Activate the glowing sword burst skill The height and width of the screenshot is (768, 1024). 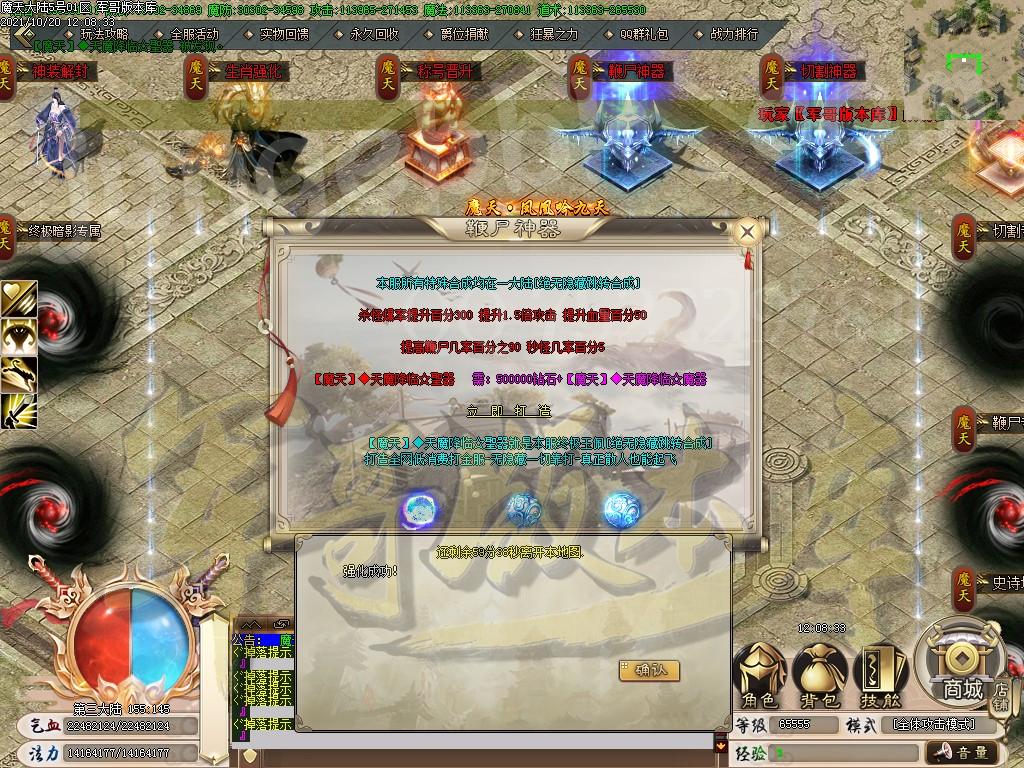click(19, 410)
